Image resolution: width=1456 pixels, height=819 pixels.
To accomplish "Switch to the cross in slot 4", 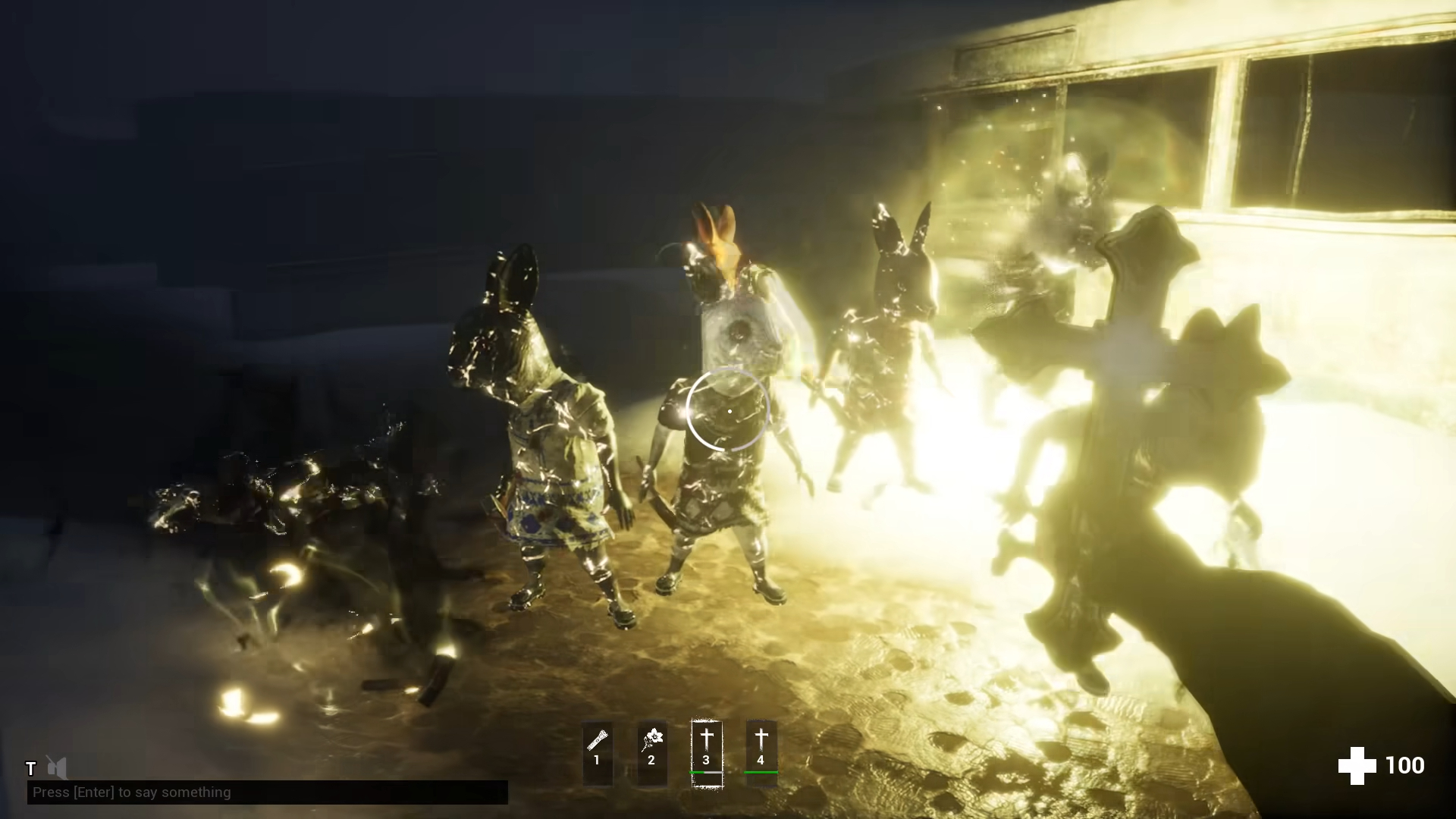I will [x=761, y=753].
